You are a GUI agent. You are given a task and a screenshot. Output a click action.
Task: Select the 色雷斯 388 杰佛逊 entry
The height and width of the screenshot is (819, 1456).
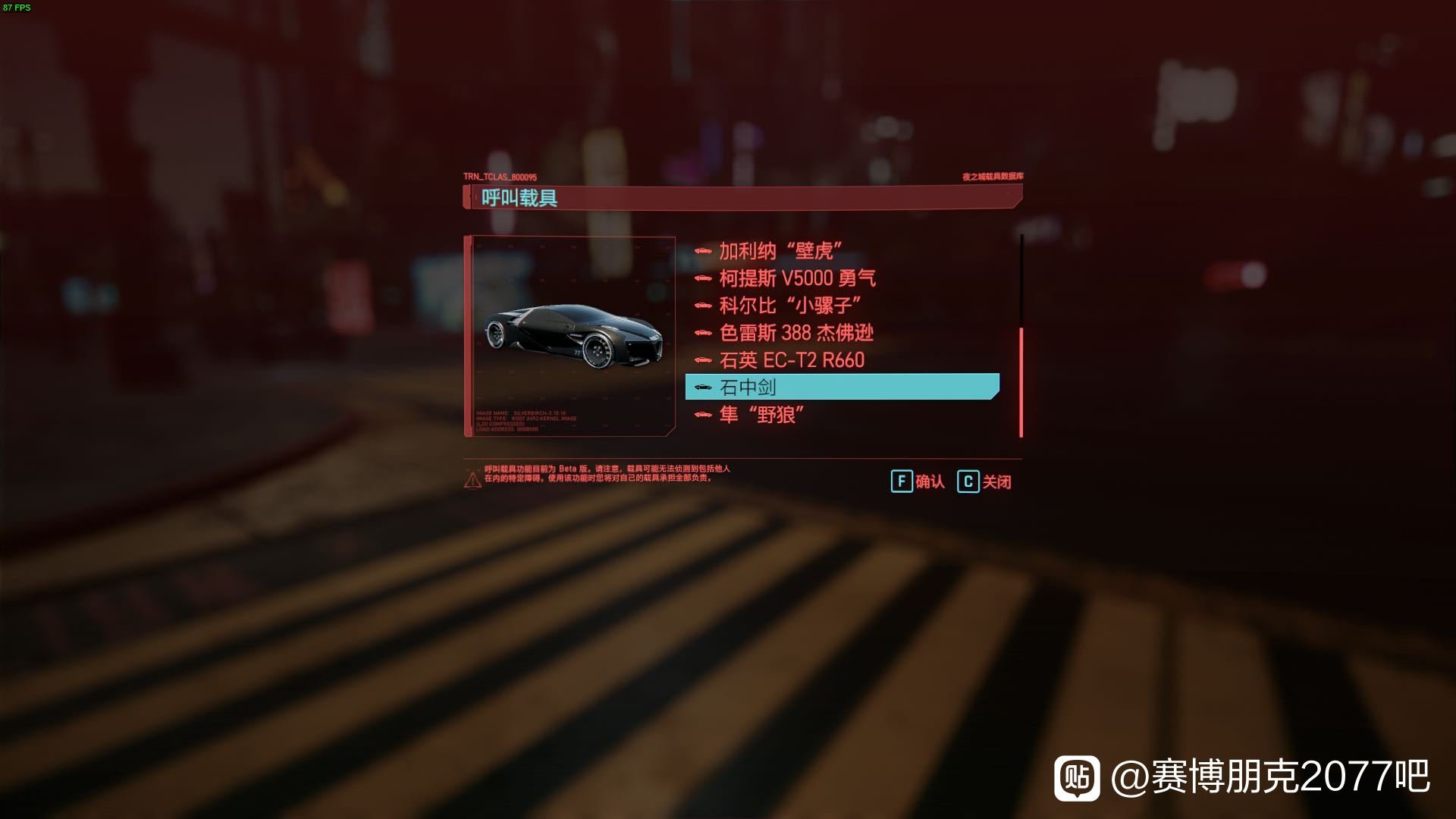796,333
